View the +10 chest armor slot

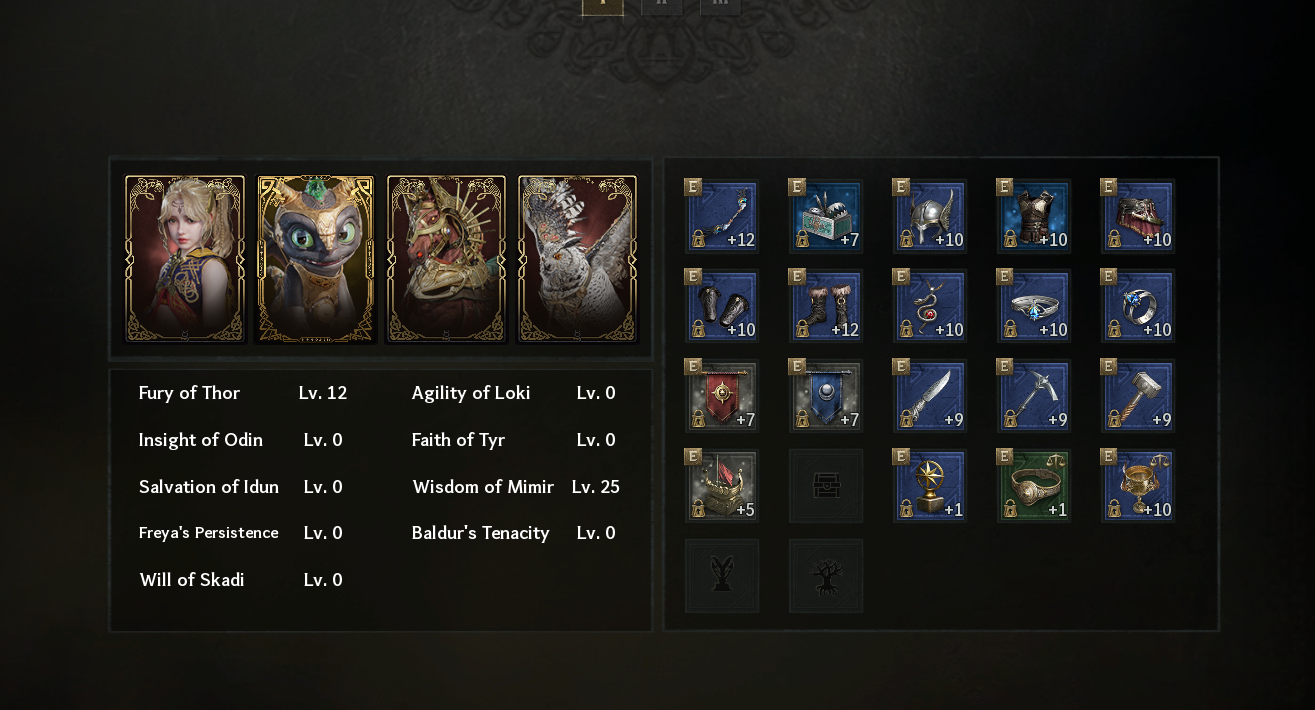(1034, 216)
